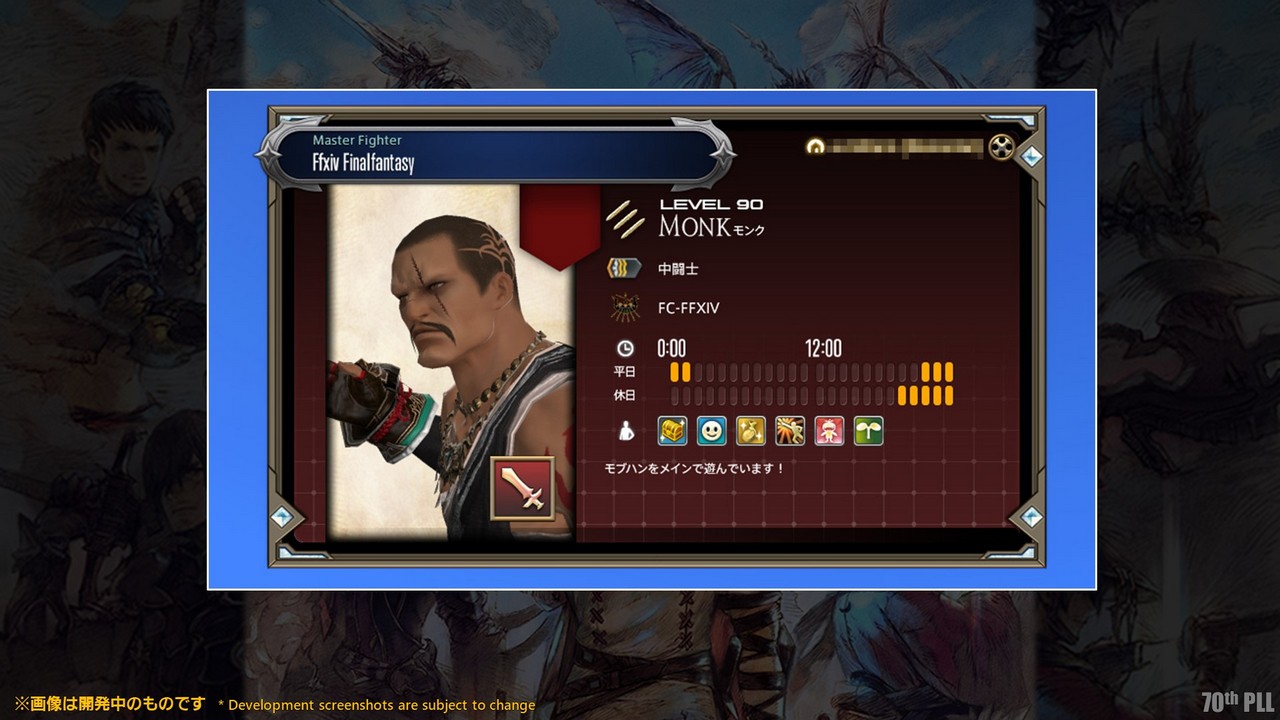
Task: Click the orange combat burst playstyle icon
Action: [790, 431]
